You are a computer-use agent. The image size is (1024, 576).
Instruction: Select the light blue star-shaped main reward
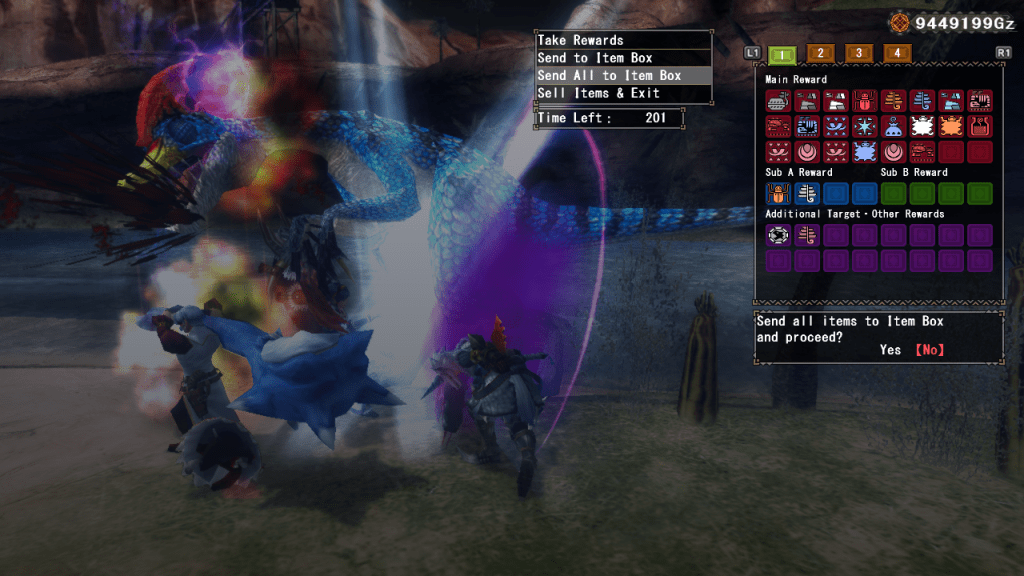[865, 126]
